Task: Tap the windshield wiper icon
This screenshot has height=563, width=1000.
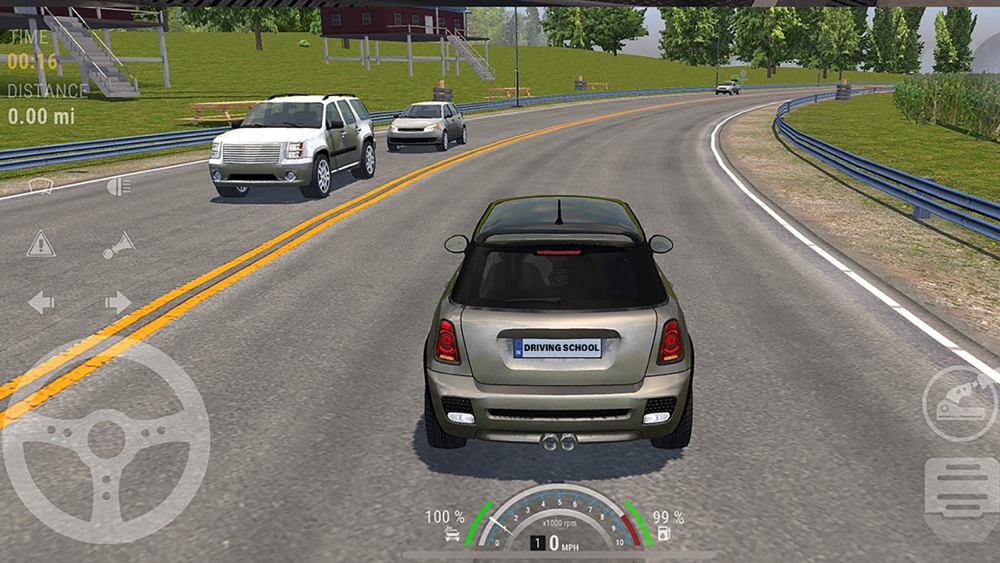Action: [x=41, y=185]
